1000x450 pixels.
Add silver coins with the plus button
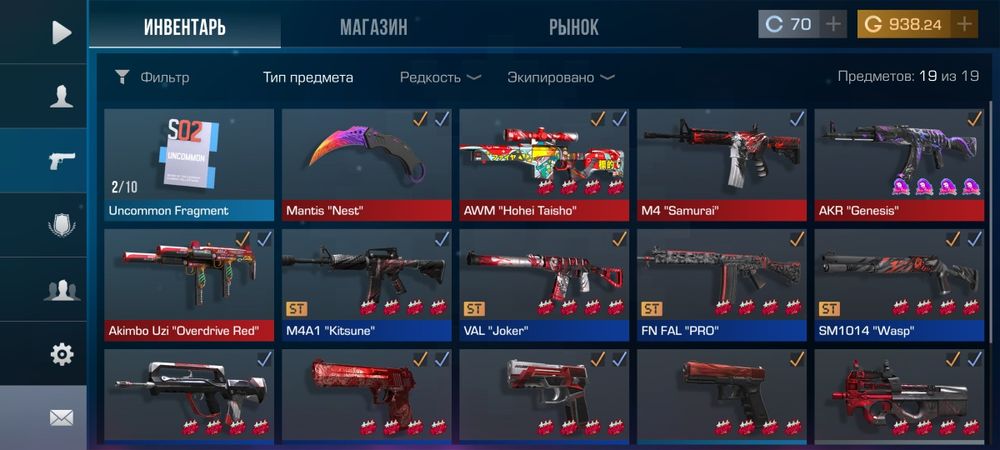(833, 24)
